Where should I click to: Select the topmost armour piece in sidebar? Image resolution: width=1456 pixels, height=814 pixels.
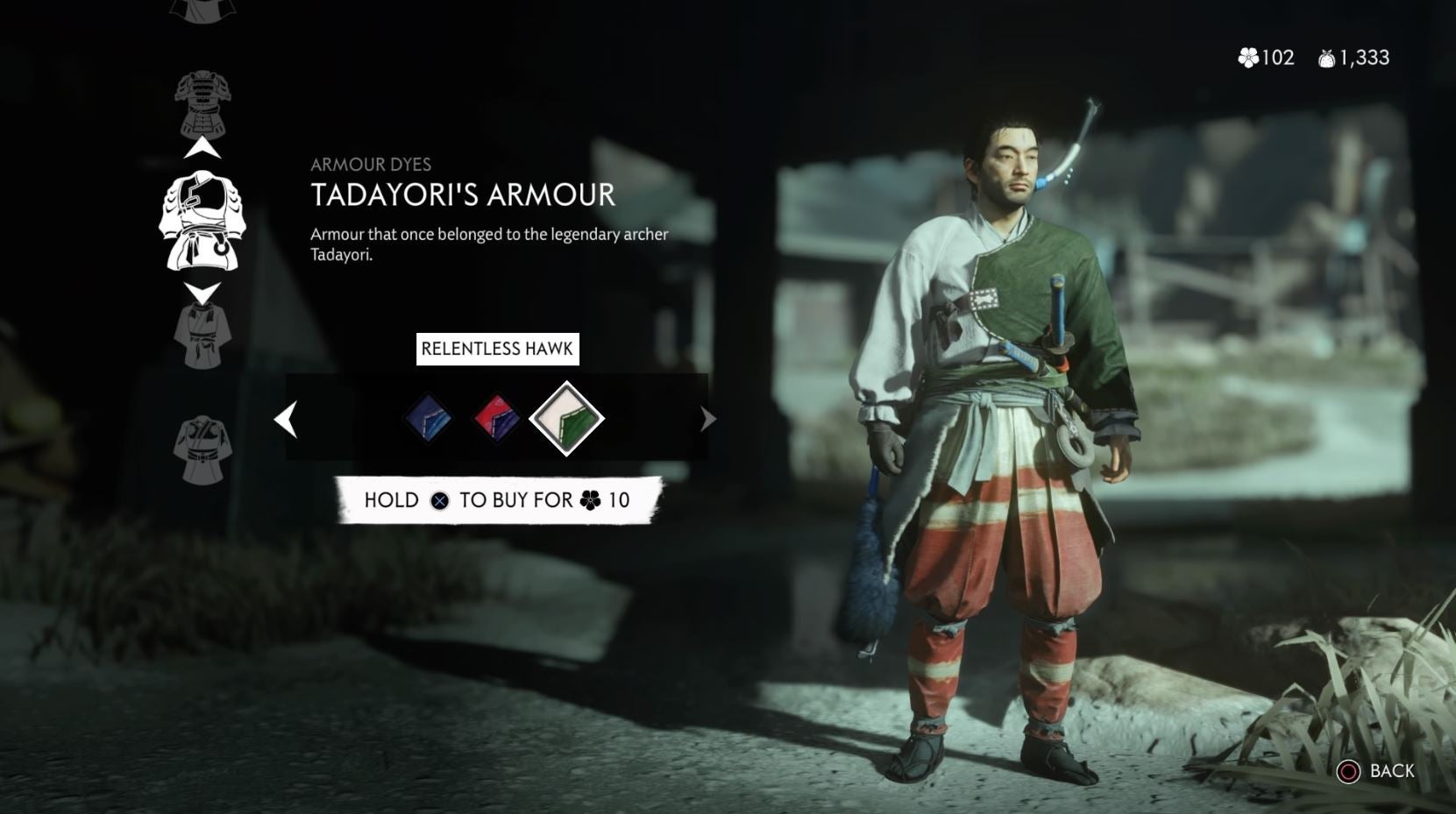pyautogui.click(x=205, y=11)
